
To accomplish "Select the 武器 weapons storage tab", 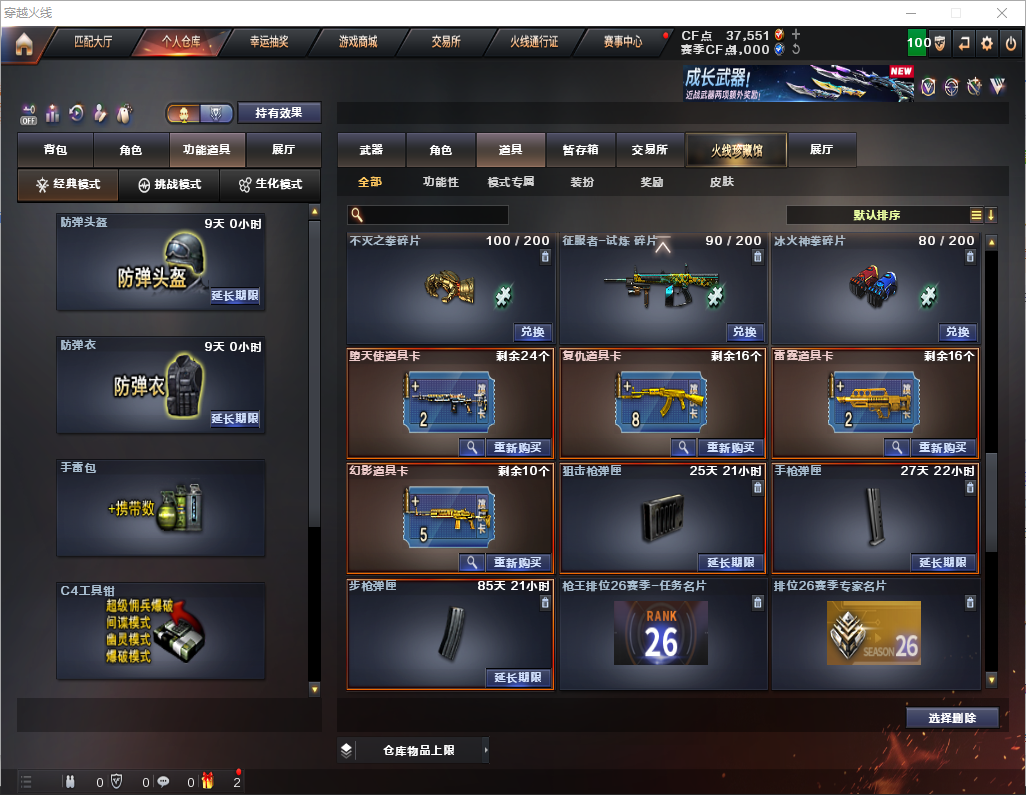I will [x=371, y=150].
